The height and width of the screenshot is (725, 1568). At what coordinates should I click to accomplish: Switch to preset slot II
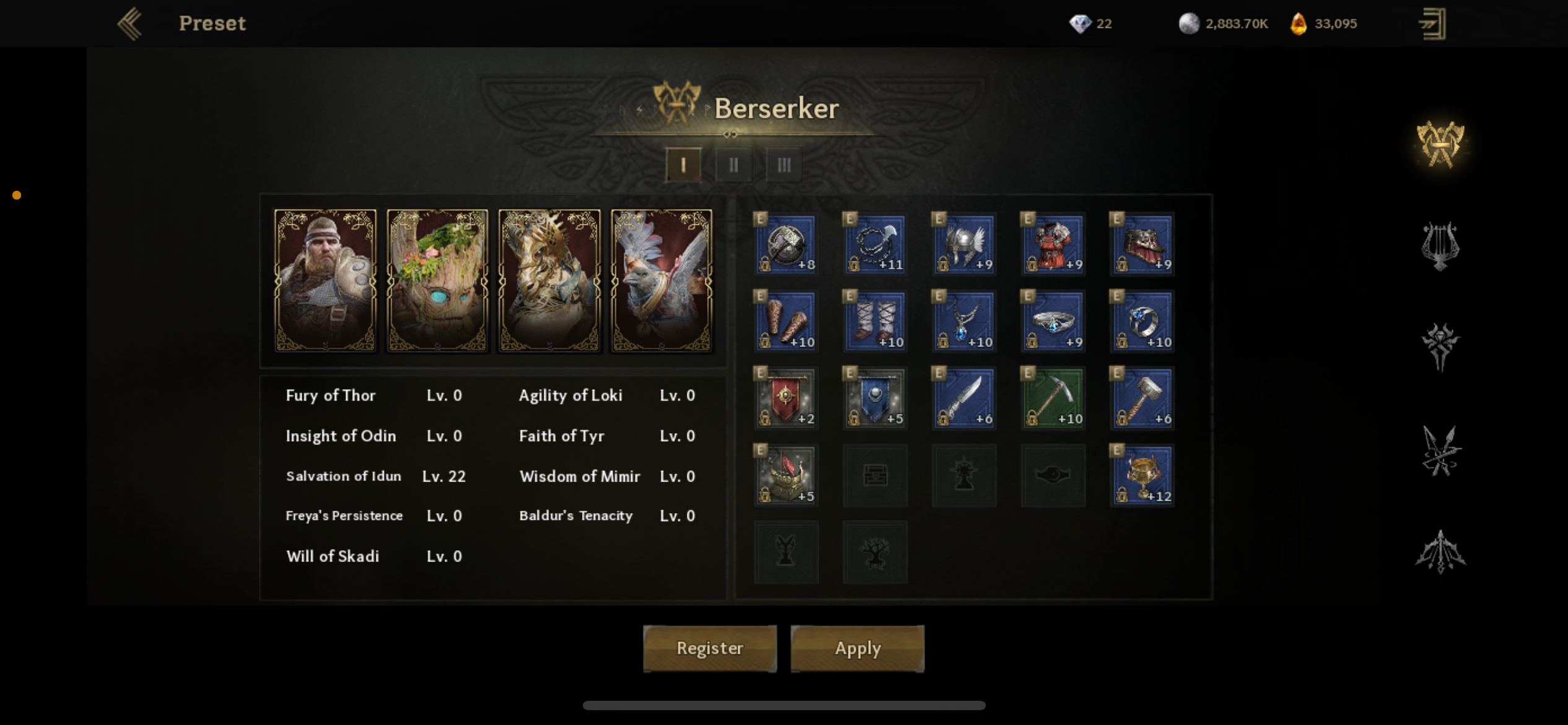click(733, 165)
